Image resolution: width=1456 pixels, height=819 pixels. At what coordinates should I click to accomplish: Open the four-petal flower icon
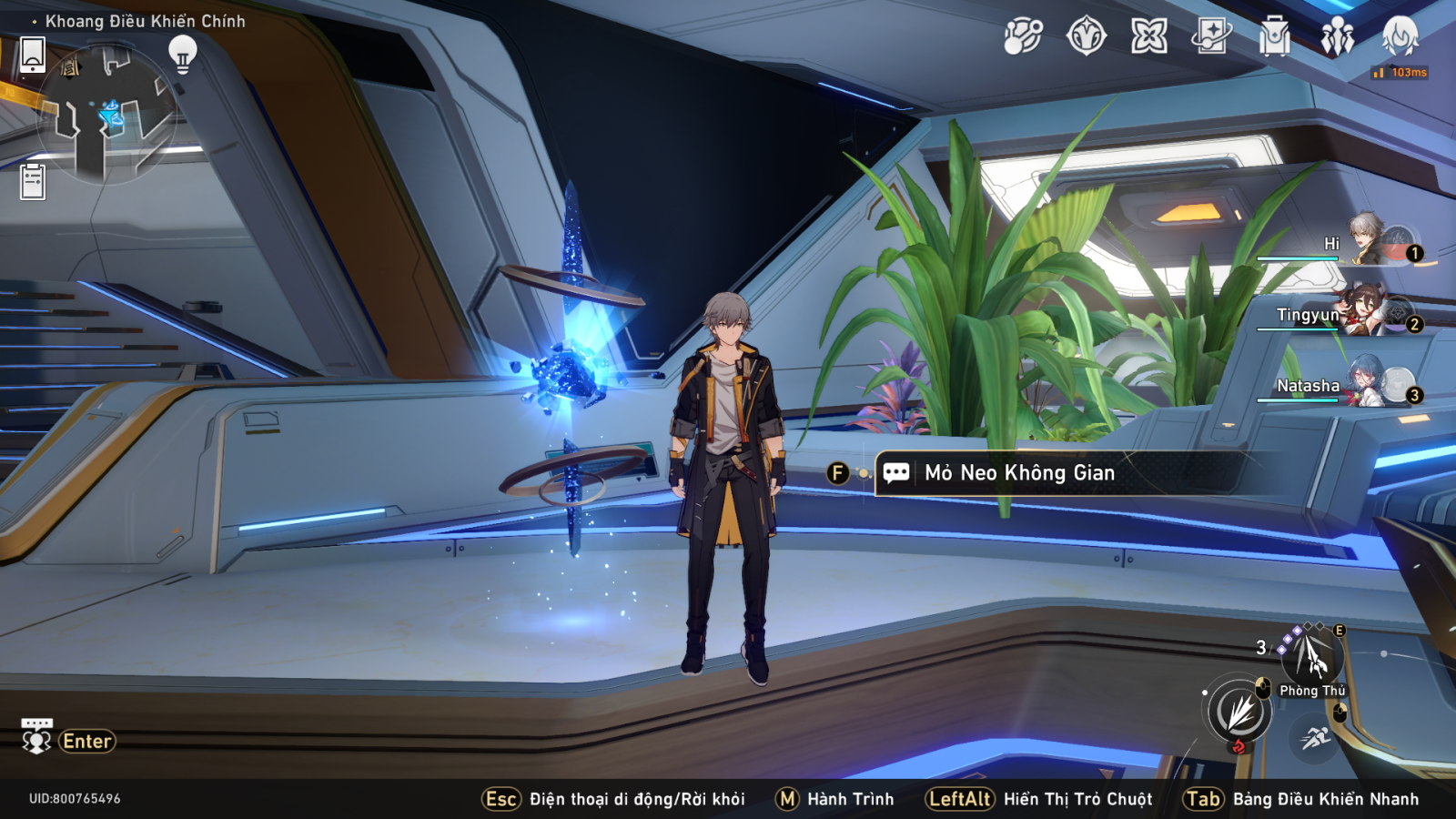pos(1148,37)
